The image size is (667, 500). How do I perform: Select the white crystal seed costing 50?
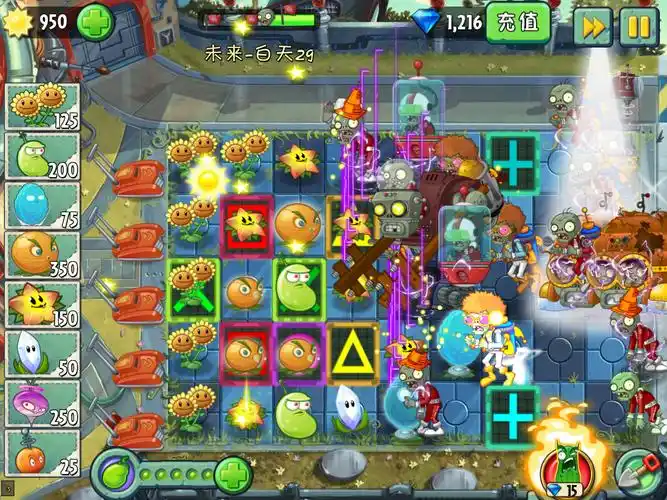pos(42,353)
